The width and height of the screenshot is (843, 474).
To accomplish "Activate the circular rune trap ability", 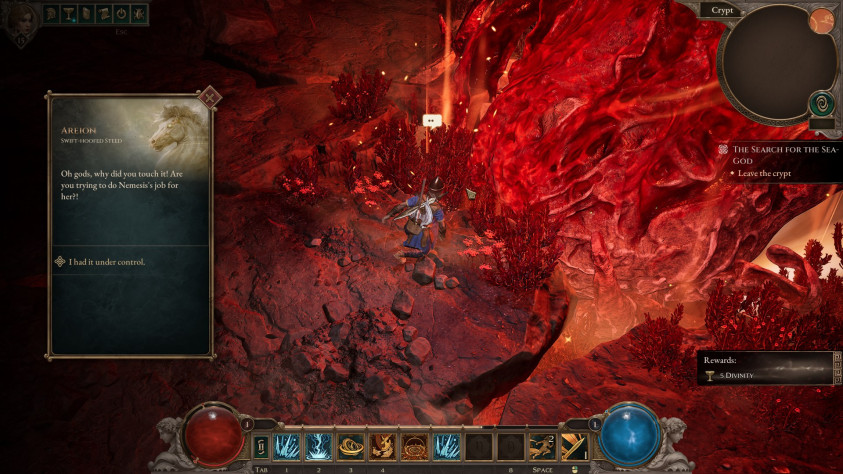I will click(x=414, y=446).
